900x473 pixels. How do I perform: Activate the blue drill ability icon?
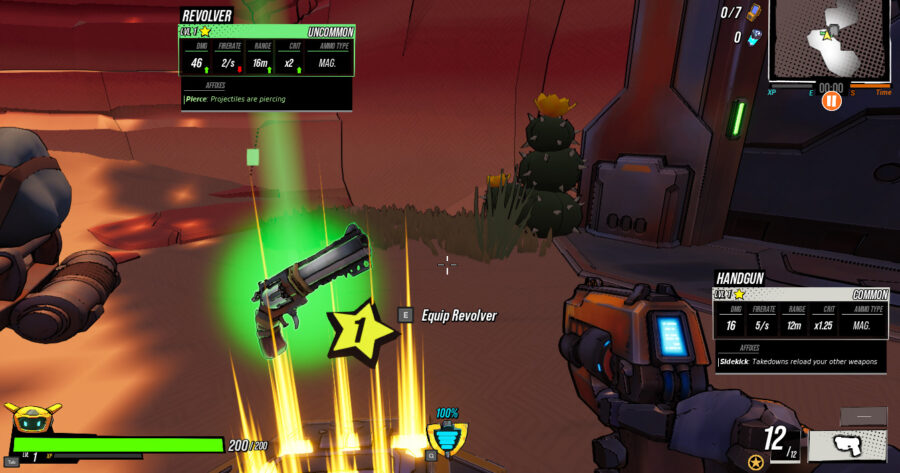pos(445,439)
